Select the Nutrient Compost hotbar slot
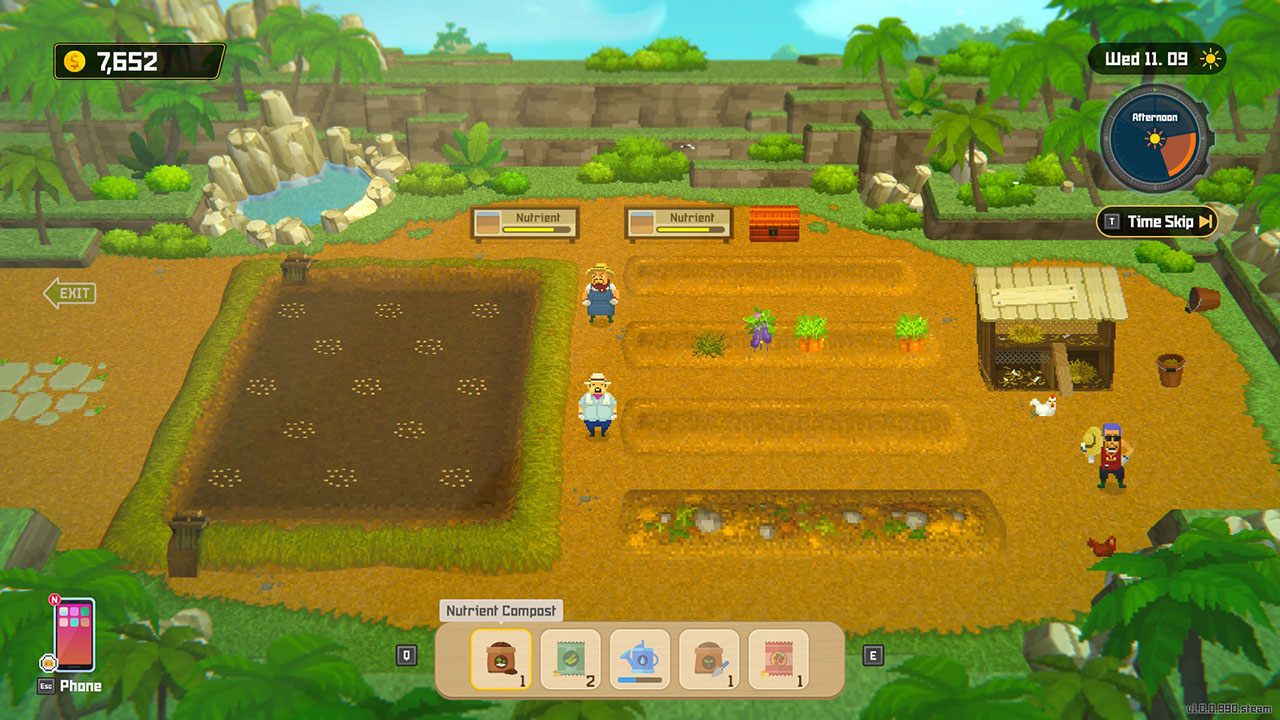This screenshot has height=720, width=1280. [501, 659]
